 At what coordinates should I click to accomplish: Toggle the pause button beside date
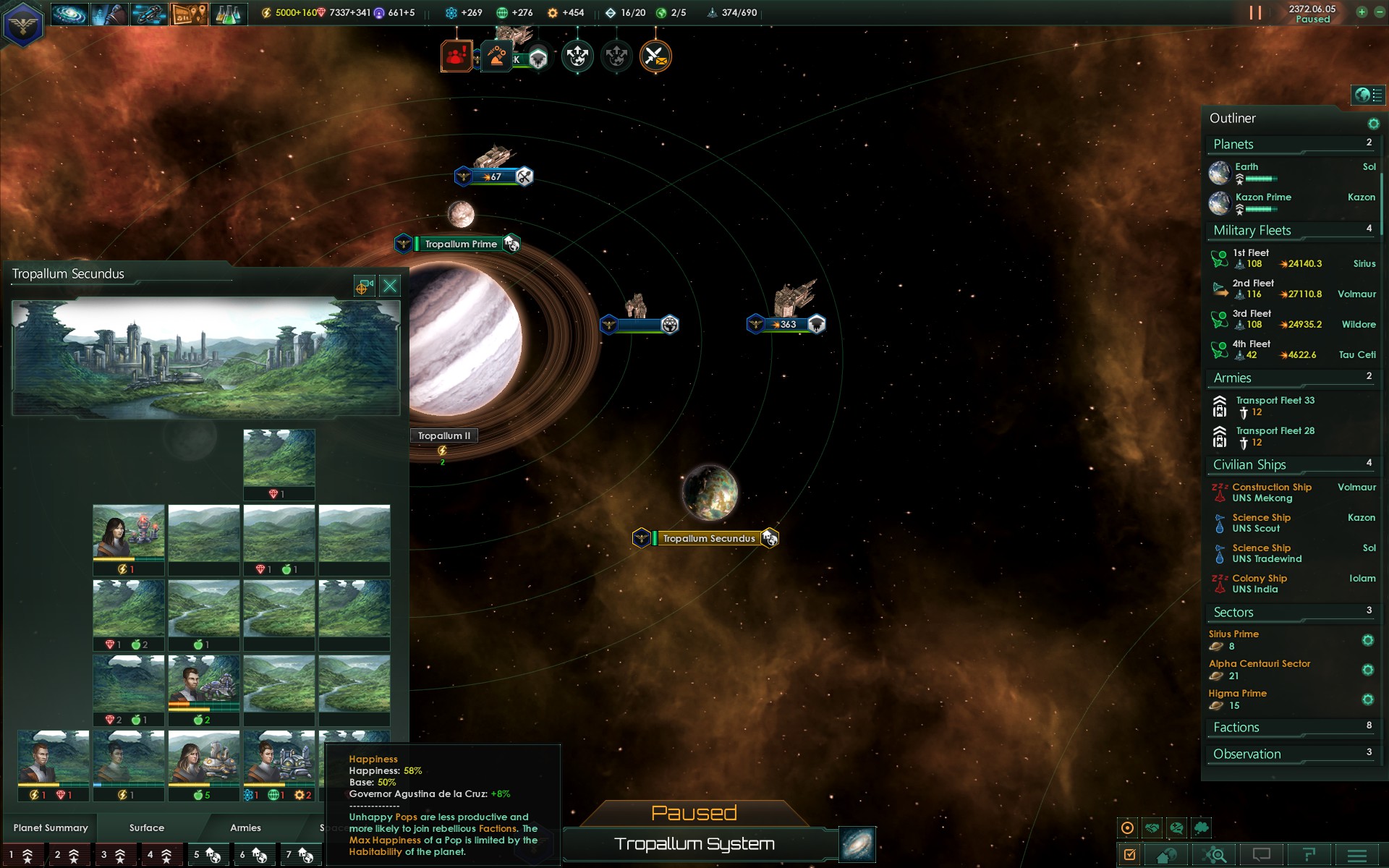pos(1255,13)
